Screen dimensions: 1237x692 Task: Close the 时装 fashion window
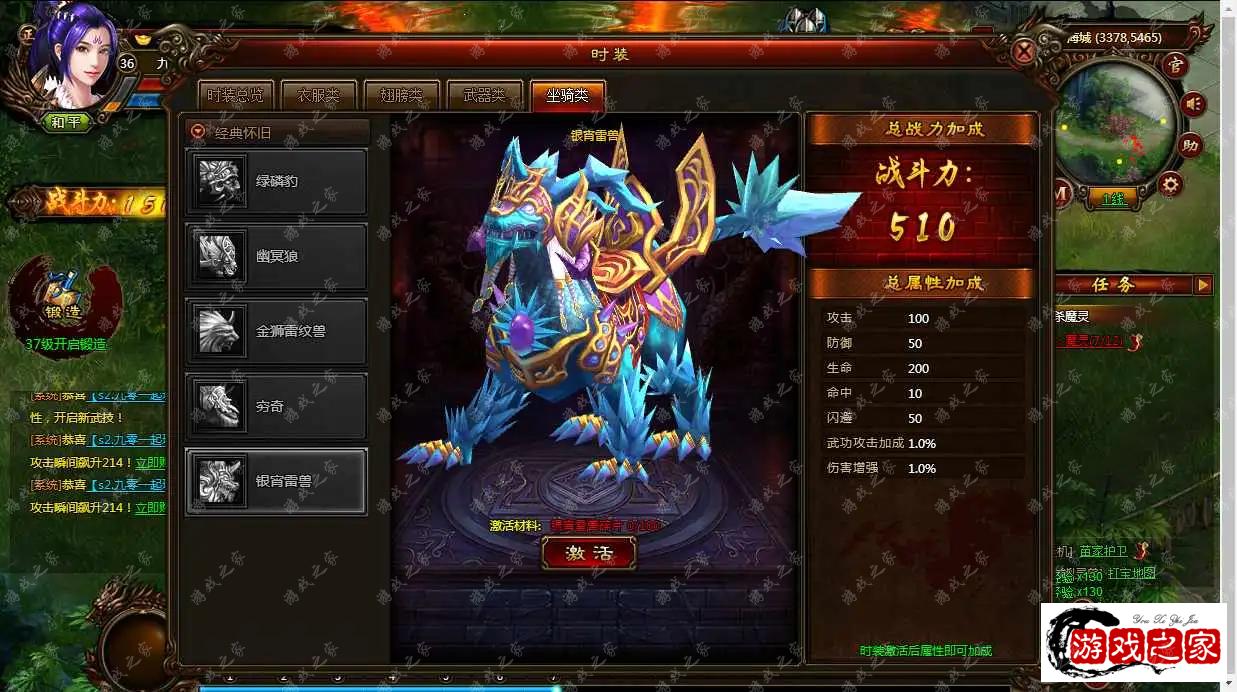(1023, 52)
